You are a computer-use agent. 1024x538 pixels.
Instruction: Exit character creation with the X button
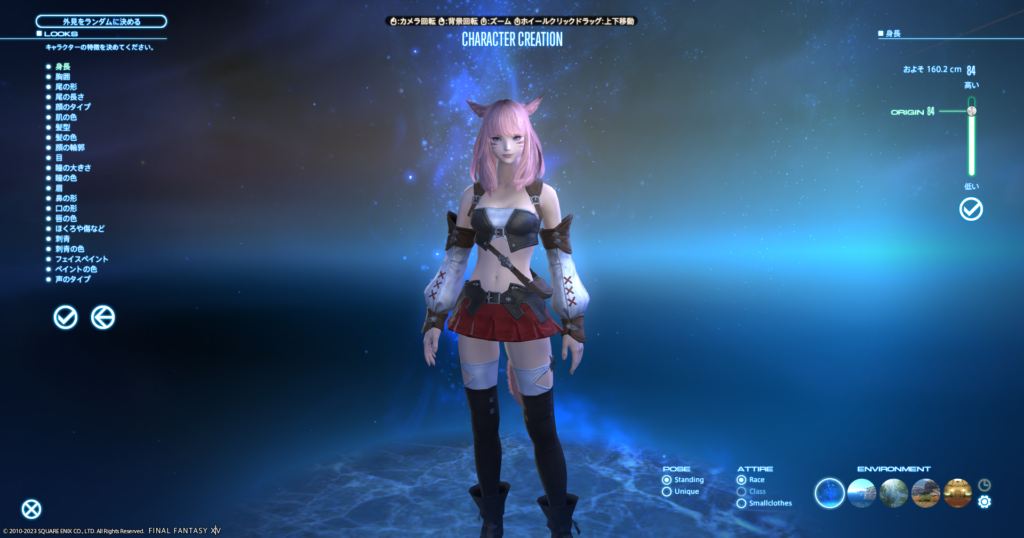click(x=32, y=509)
